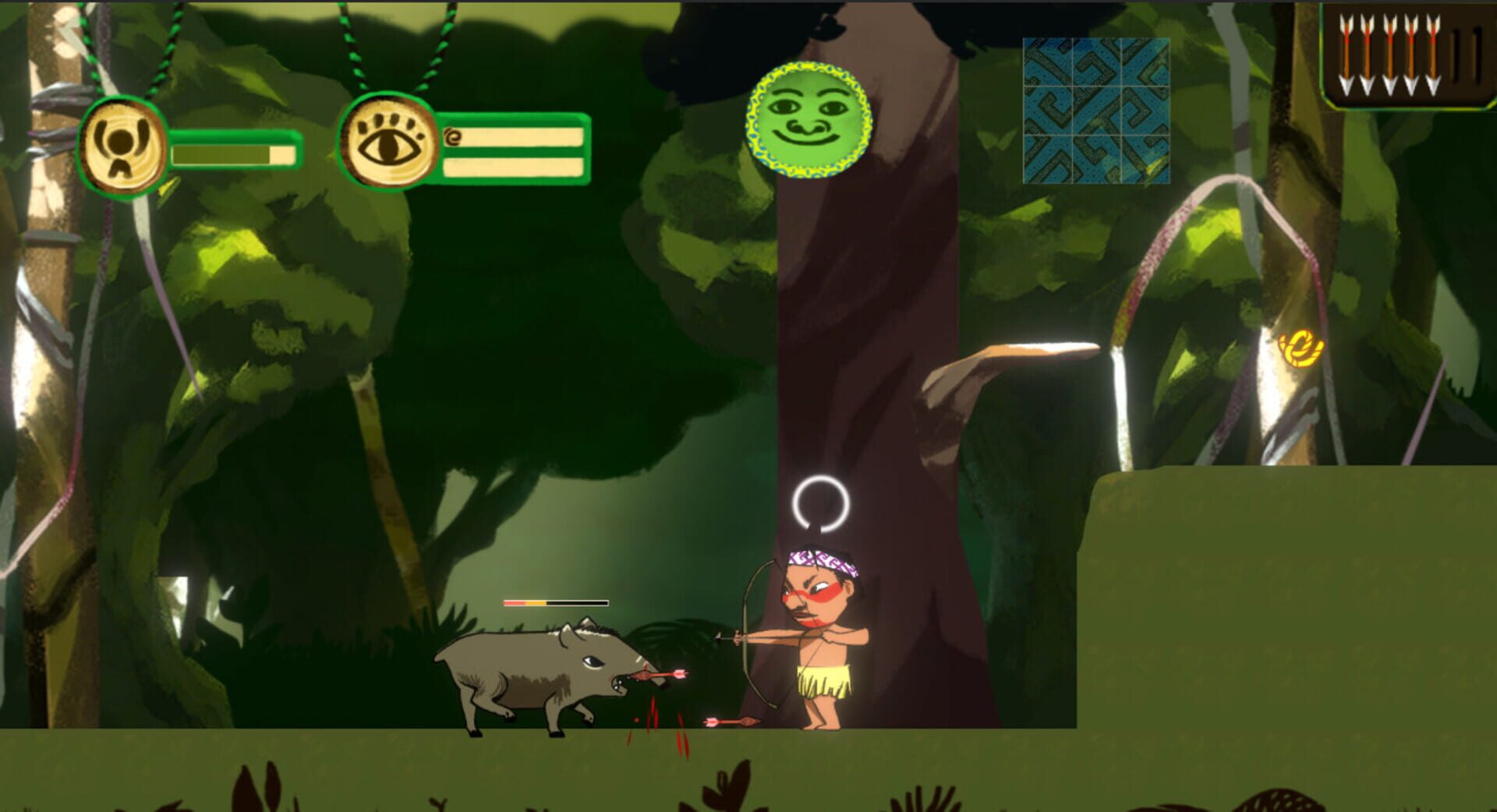The height and width of the screenshot is (812, 1497).
Task: Select the first arrow in the quiver
Action: (1346, 51)
